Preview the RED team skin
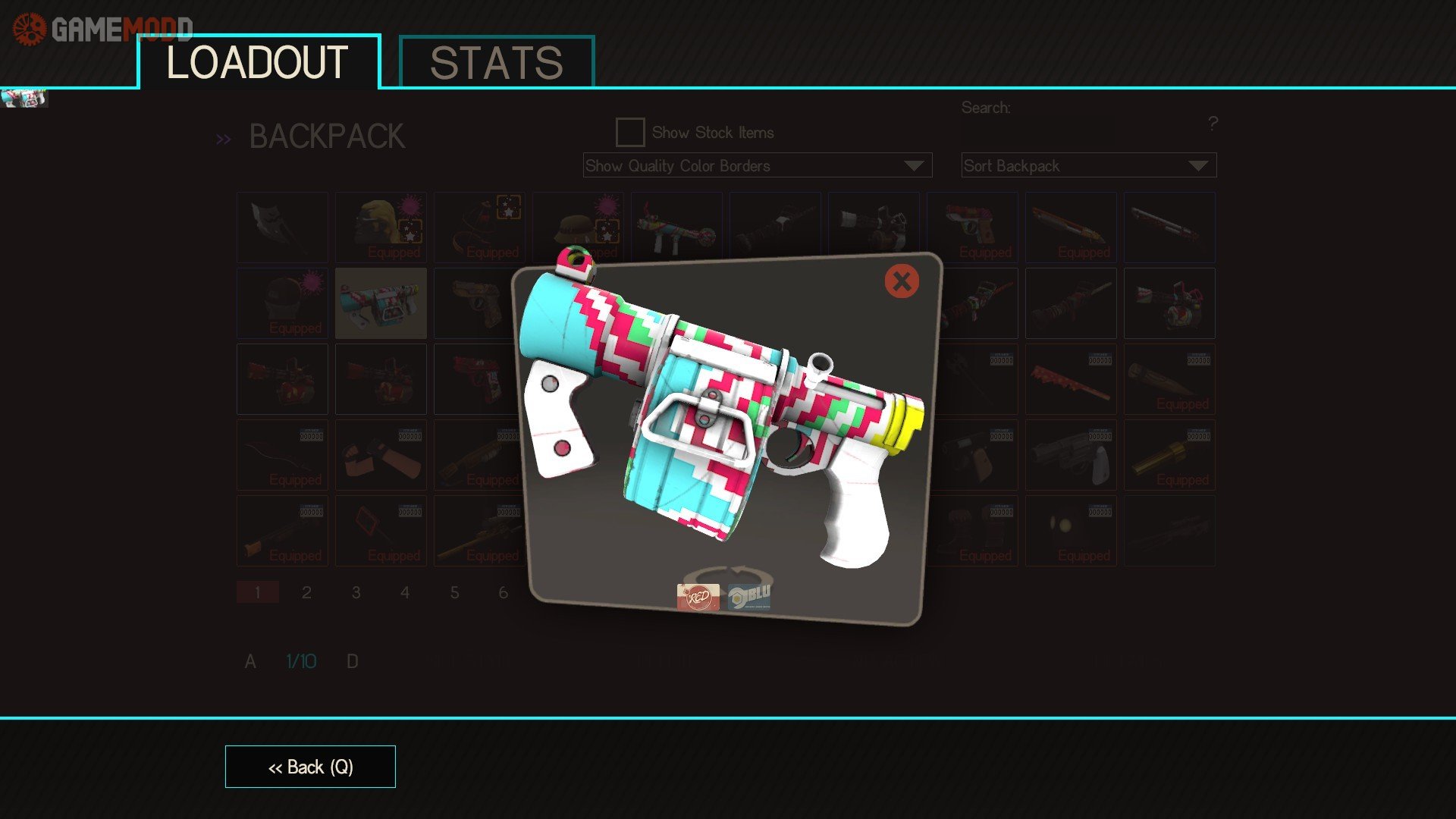 698,597
